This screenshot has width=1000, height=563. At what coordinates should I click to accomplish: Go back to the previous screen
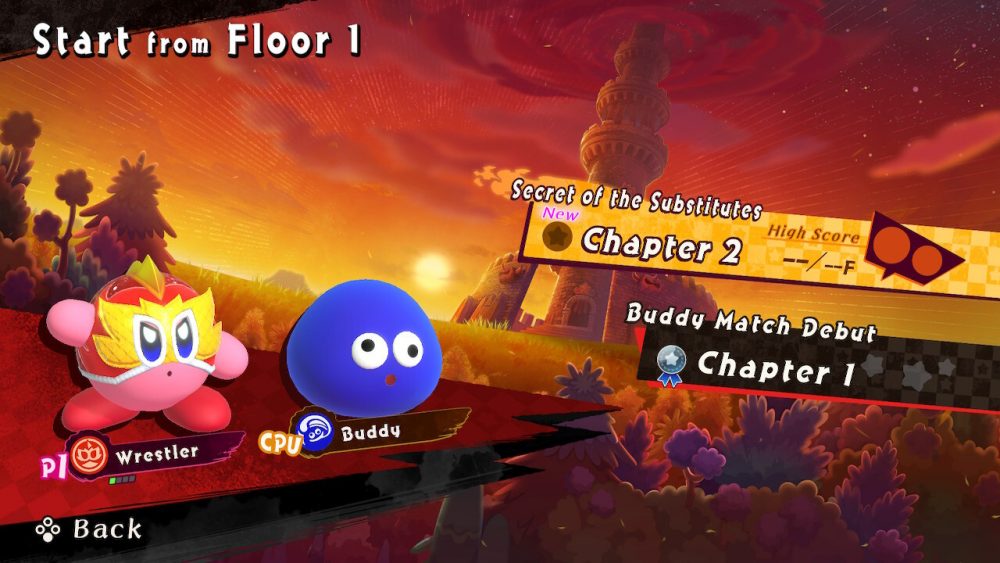pos(90,528)
